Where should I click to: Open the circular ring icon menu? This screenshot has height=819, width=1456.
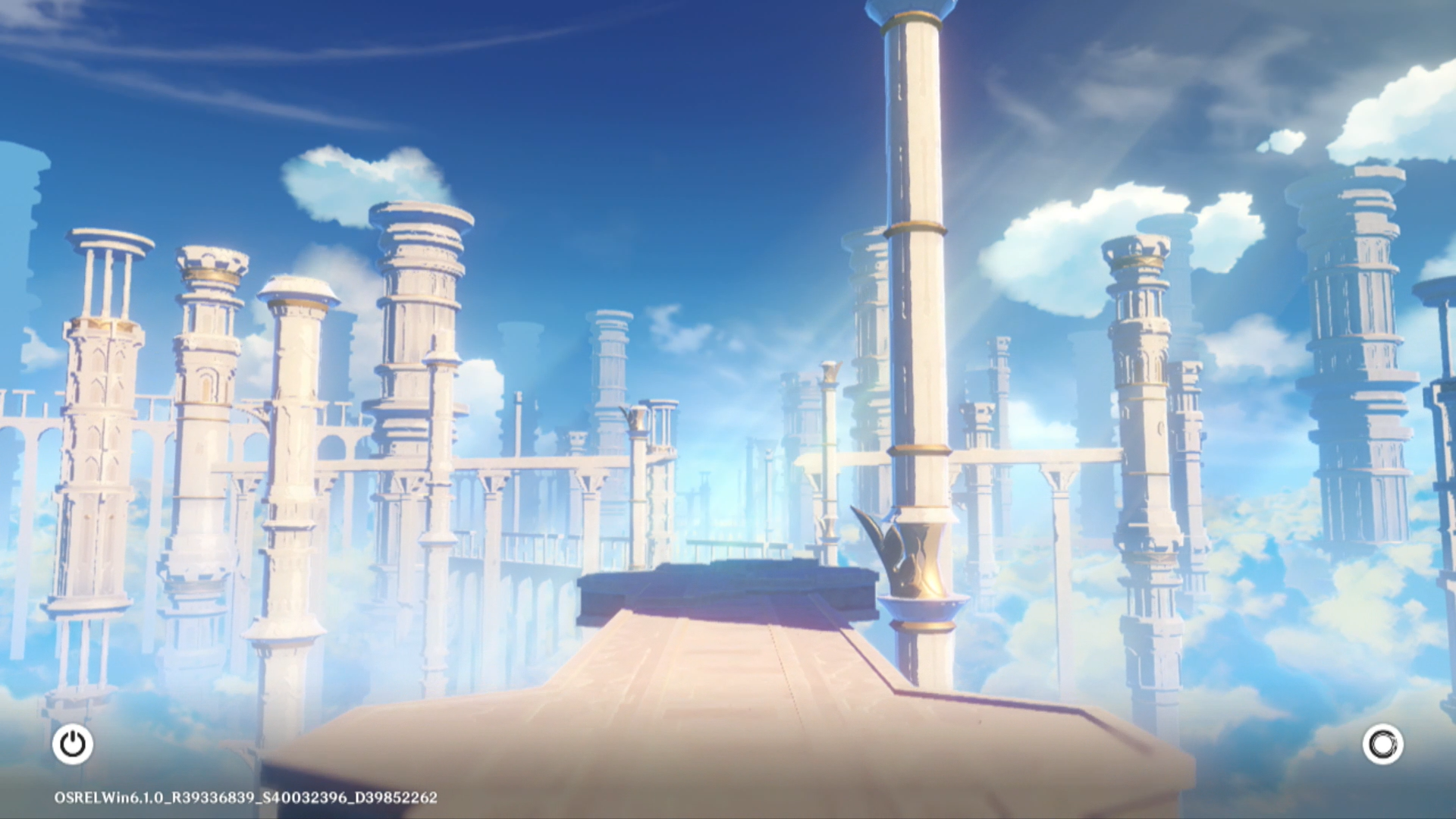1382,744
